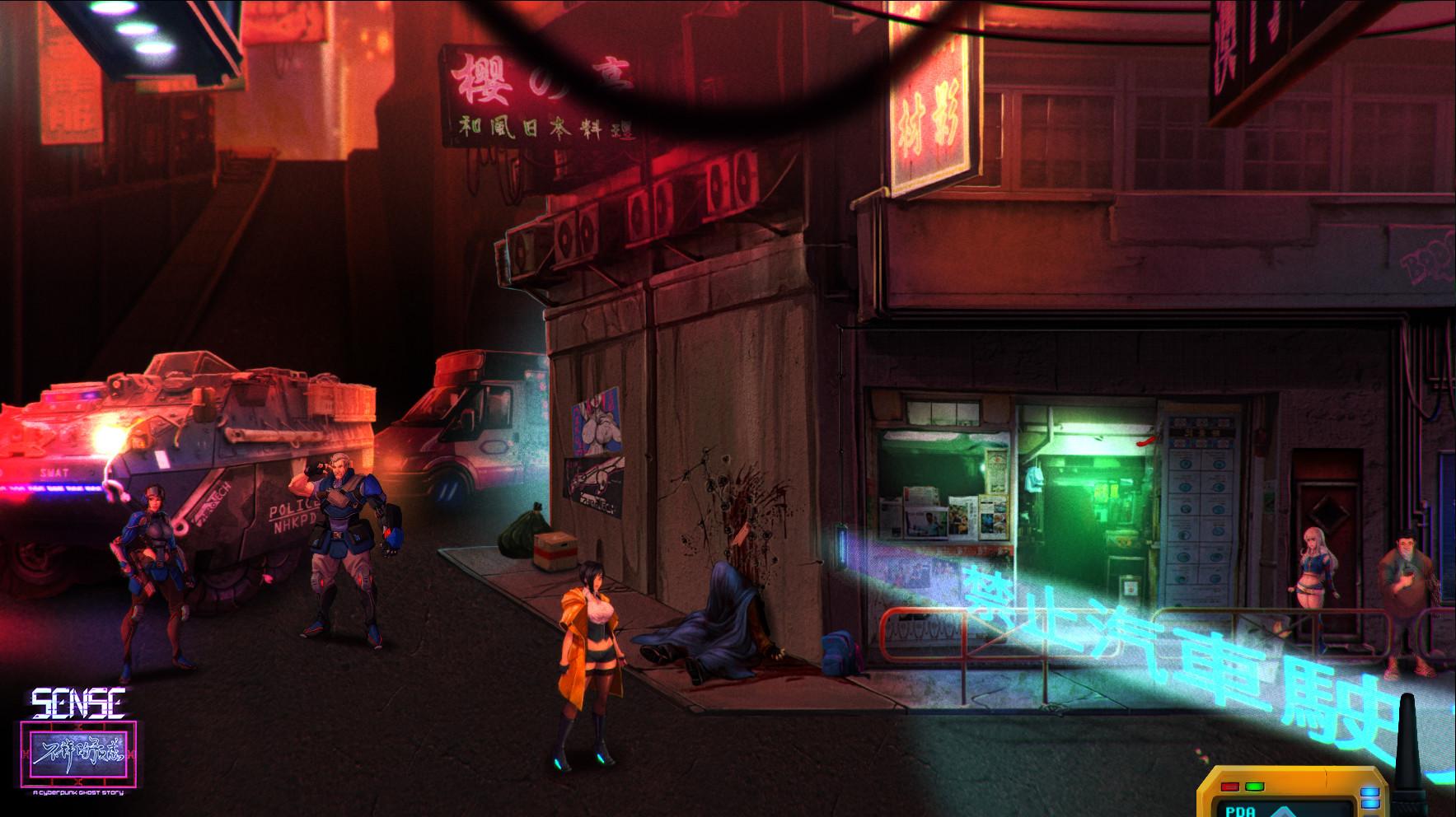Click the PDA antenna

point(1407,741)
